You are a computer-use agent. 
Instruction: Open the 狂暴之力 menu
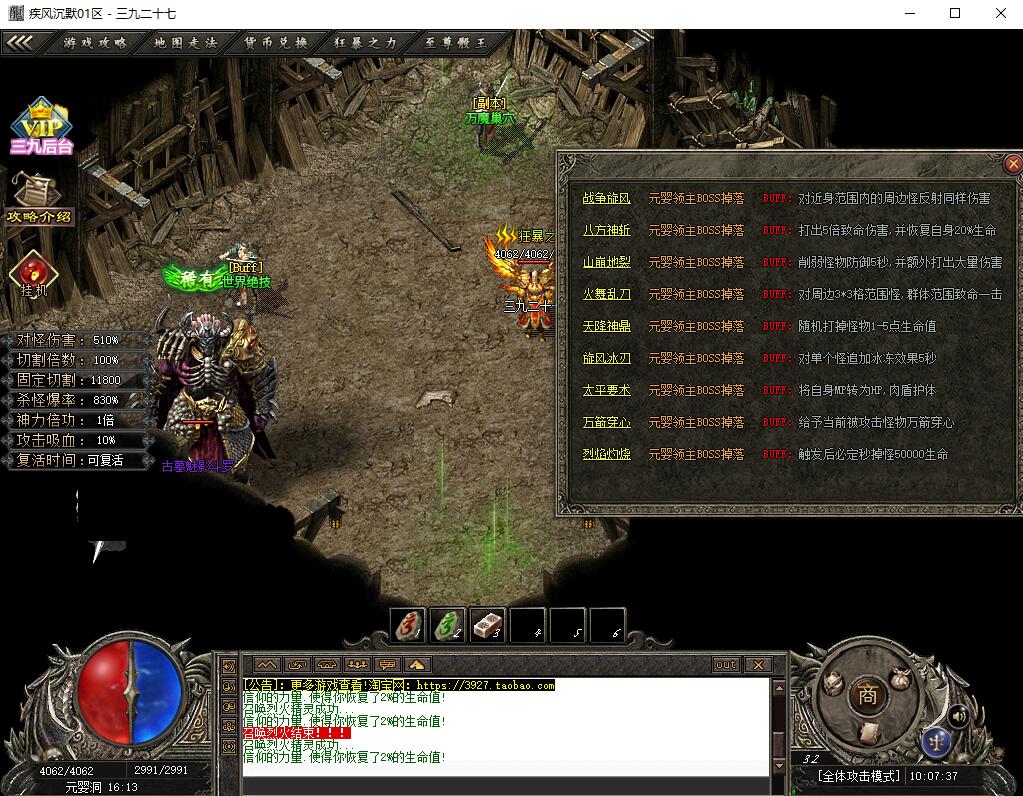pos(365,43)
